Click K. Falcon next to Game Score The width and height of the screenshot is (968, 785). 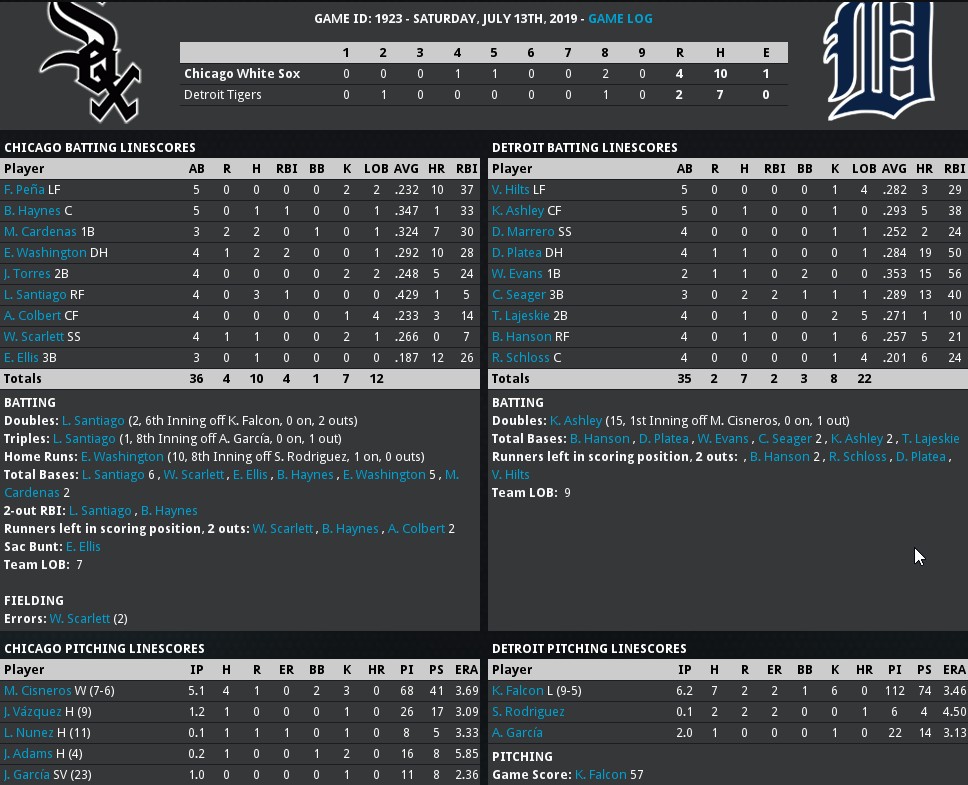click(599, 774)
